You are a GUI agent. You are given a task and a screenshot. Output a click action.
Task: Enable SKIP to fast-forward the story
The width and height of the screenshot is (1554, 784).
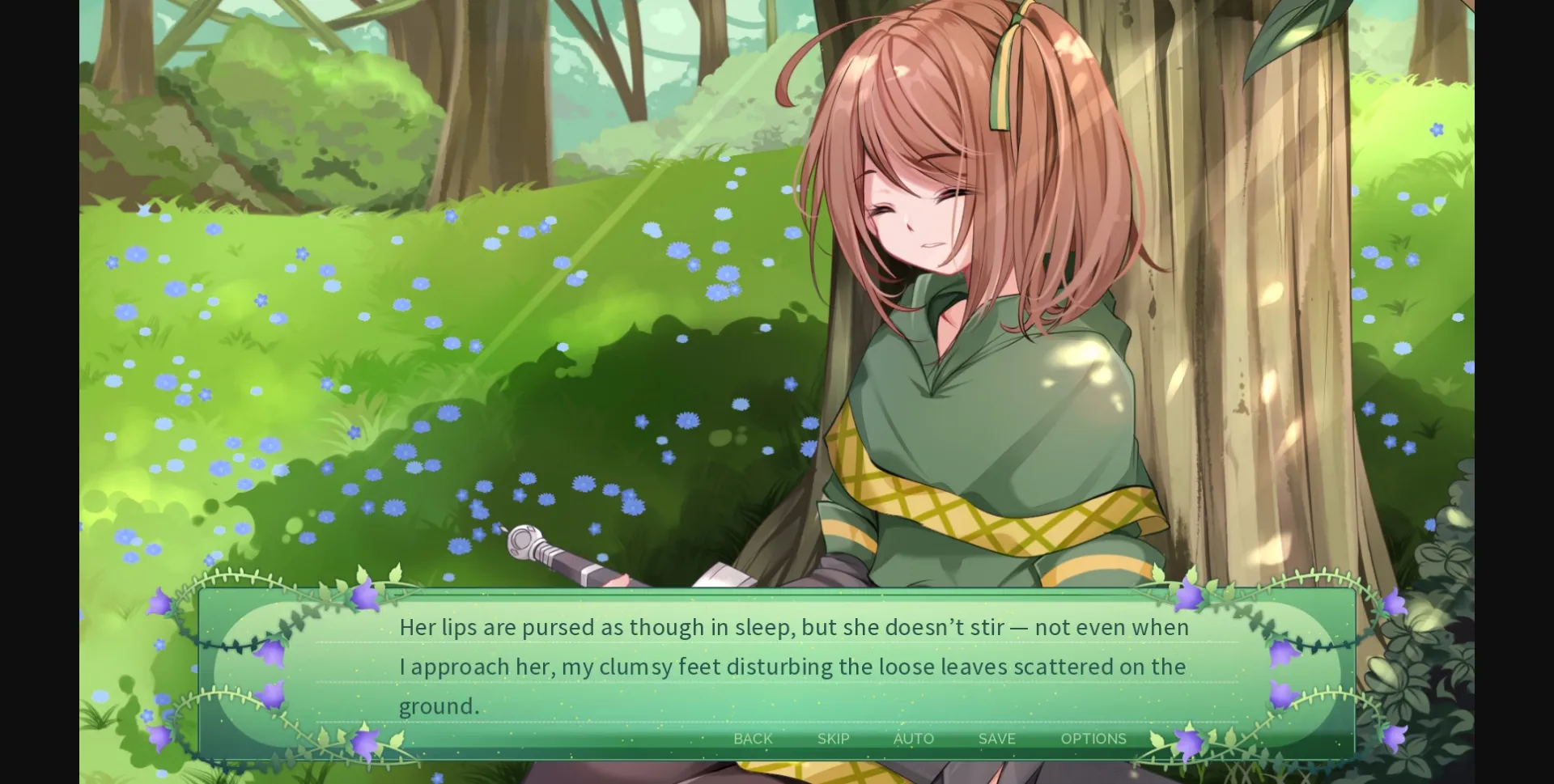[833, 738]
